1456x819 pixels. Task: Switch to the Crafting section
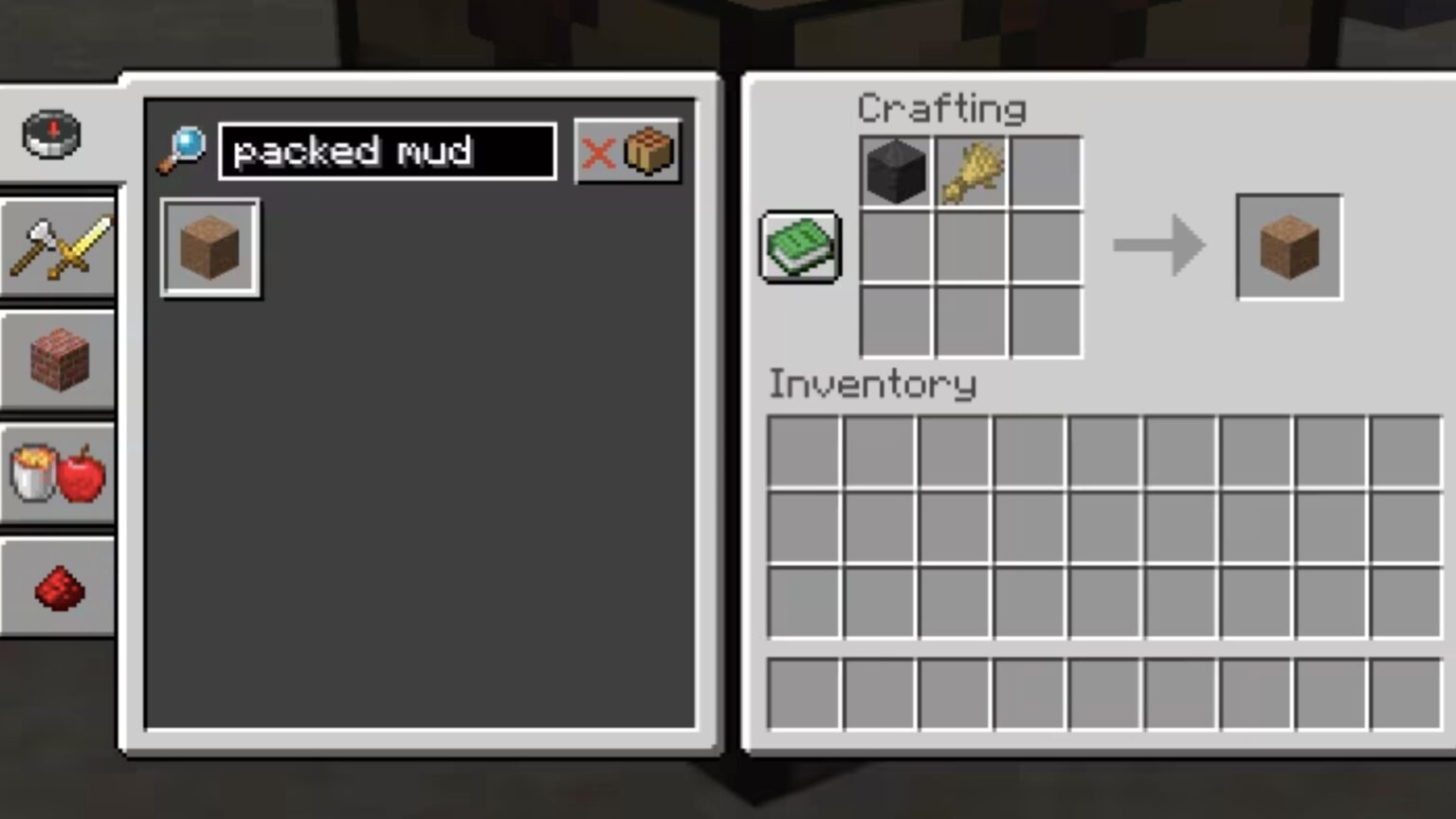(x=942, y=108)
